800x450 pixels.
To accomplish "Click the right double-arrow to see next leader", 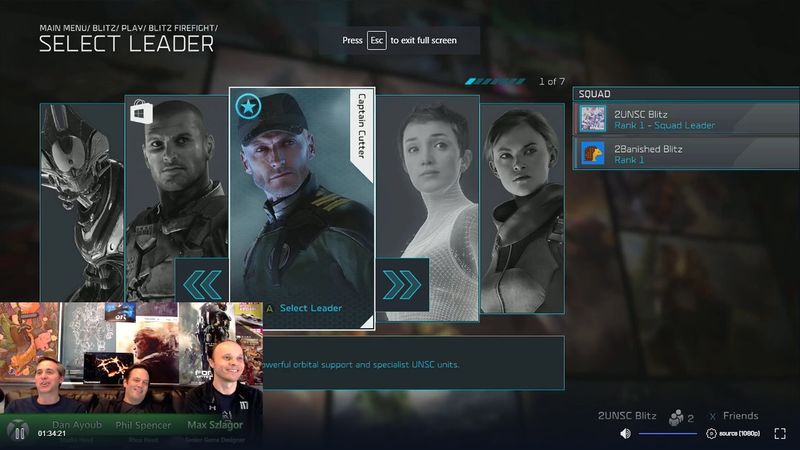I will (402, 284).
